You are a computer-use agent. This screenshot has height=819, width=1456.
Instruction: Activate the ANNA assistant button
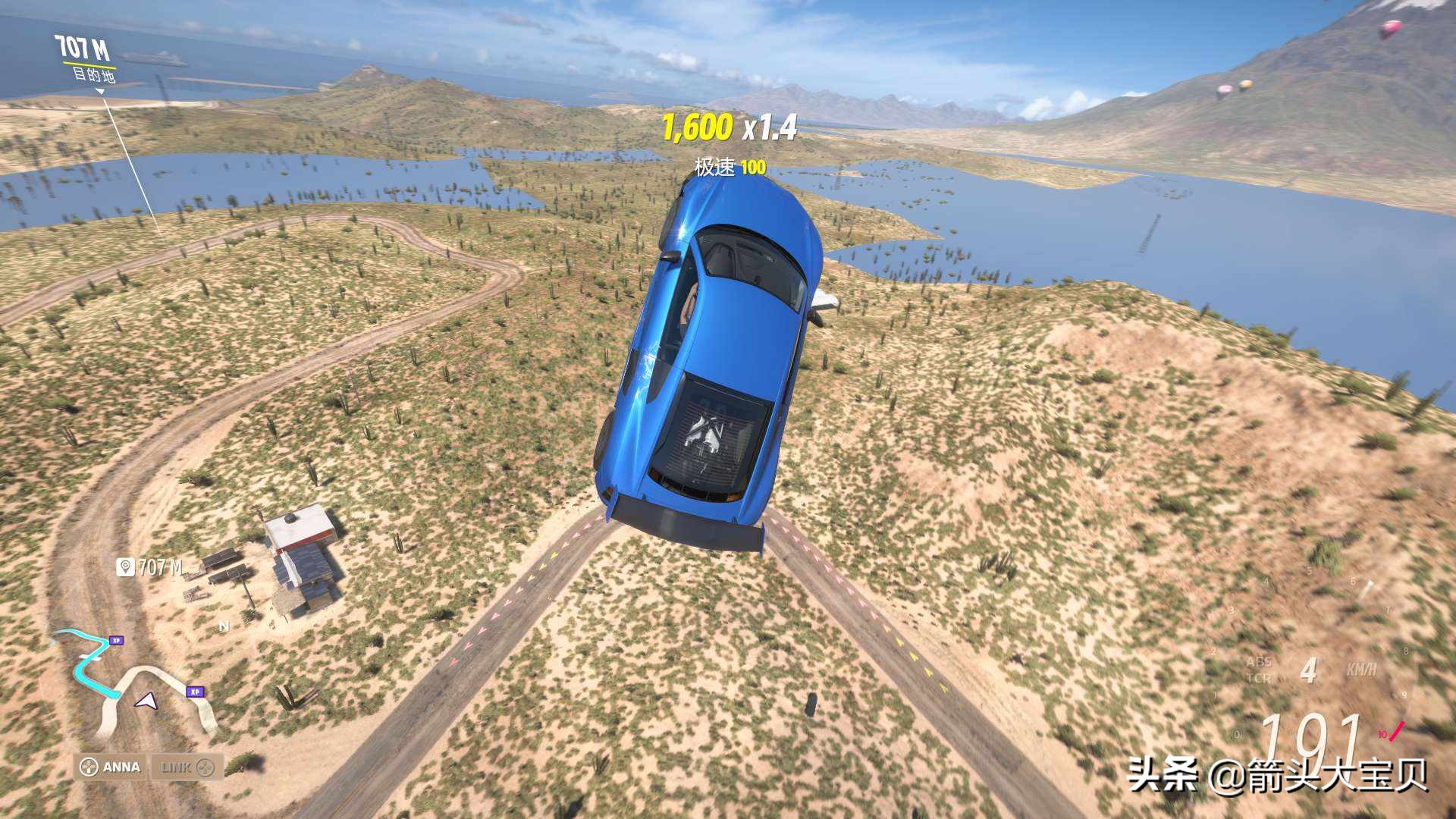pyautogui.click(x=111, y=767)
